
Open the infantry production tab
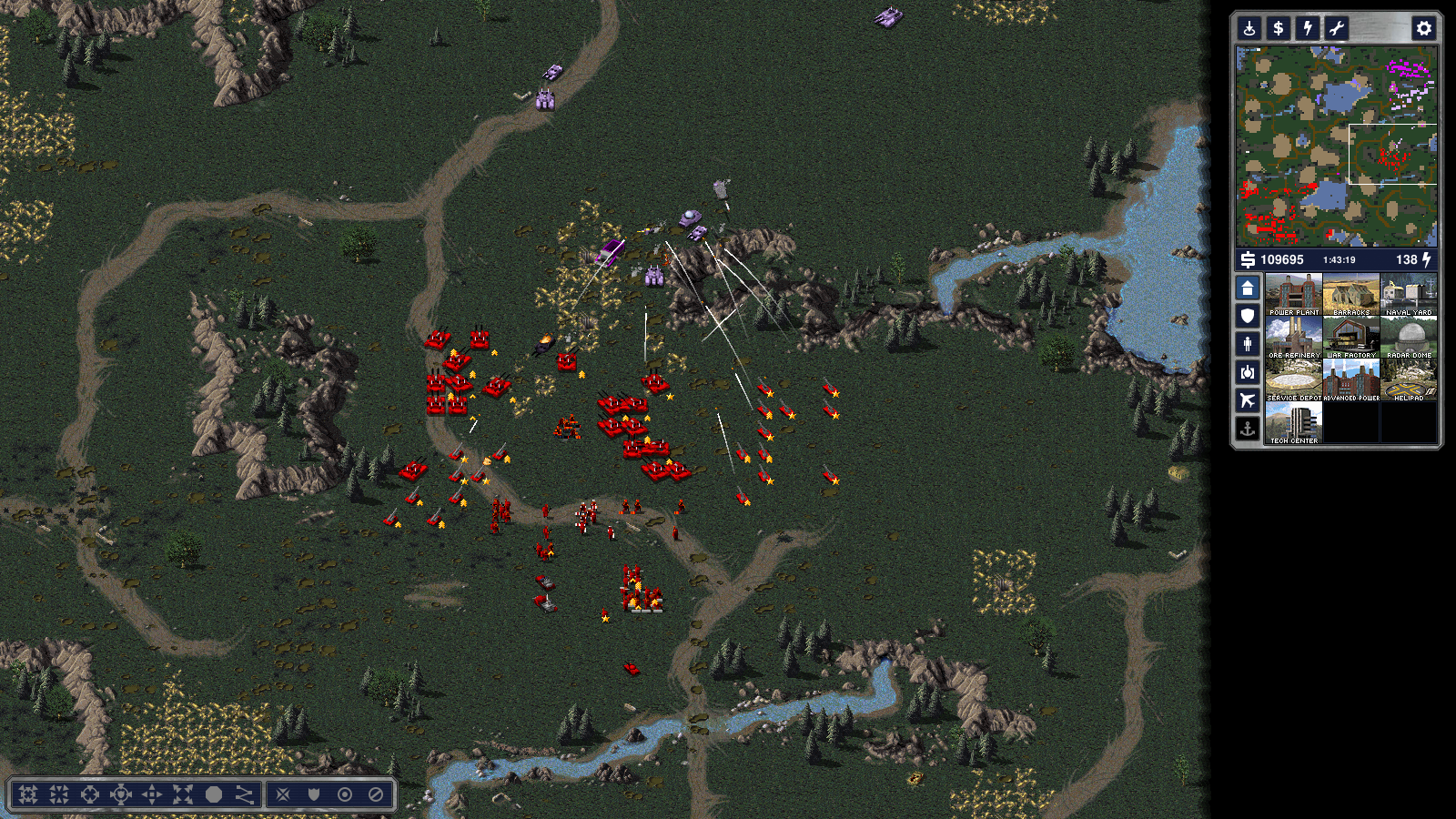pyautogui.click(x=1248, y=344)
